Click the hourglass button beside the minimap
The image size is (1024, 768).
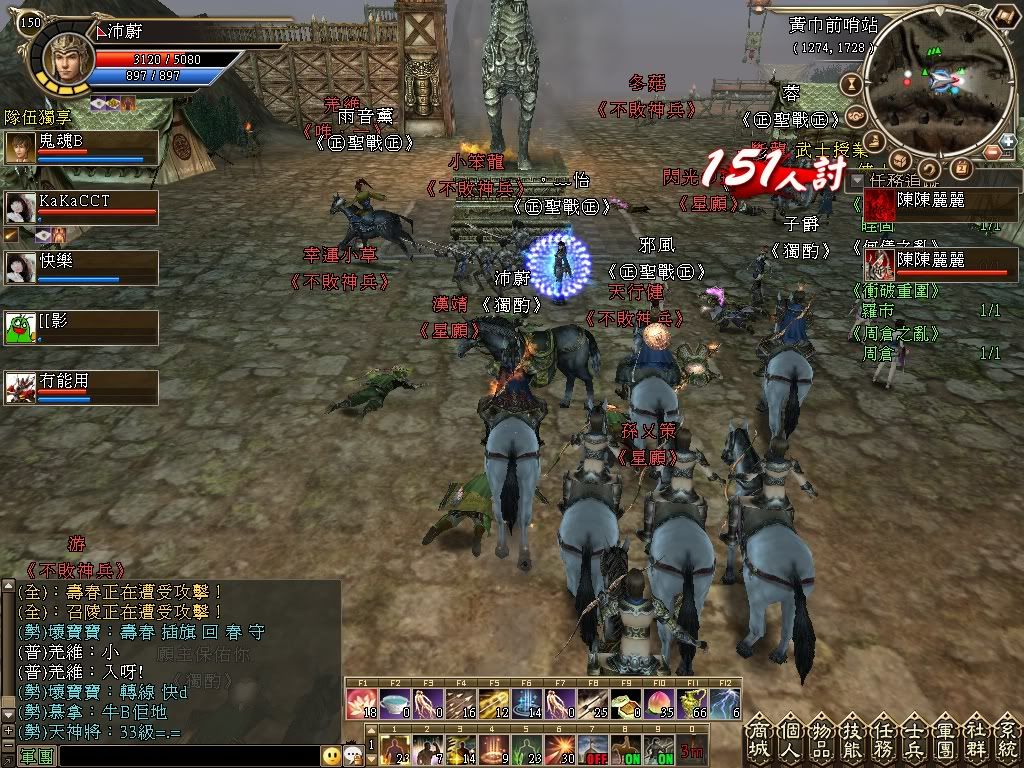pos(853,84)
